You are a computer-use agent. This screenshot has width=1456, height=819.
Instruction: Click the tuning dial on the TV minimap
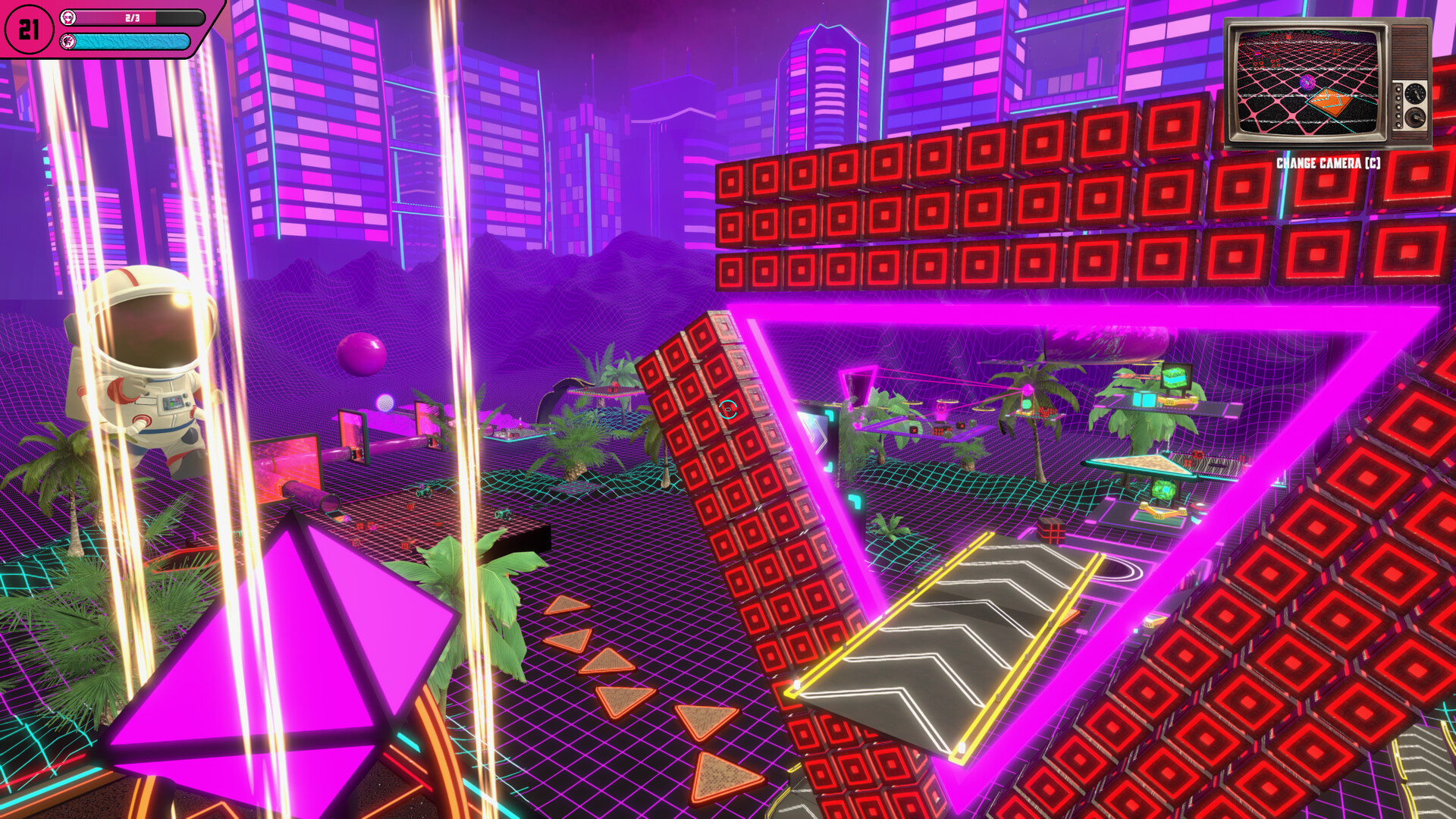pyautogui.click(x=1414, y=93)
